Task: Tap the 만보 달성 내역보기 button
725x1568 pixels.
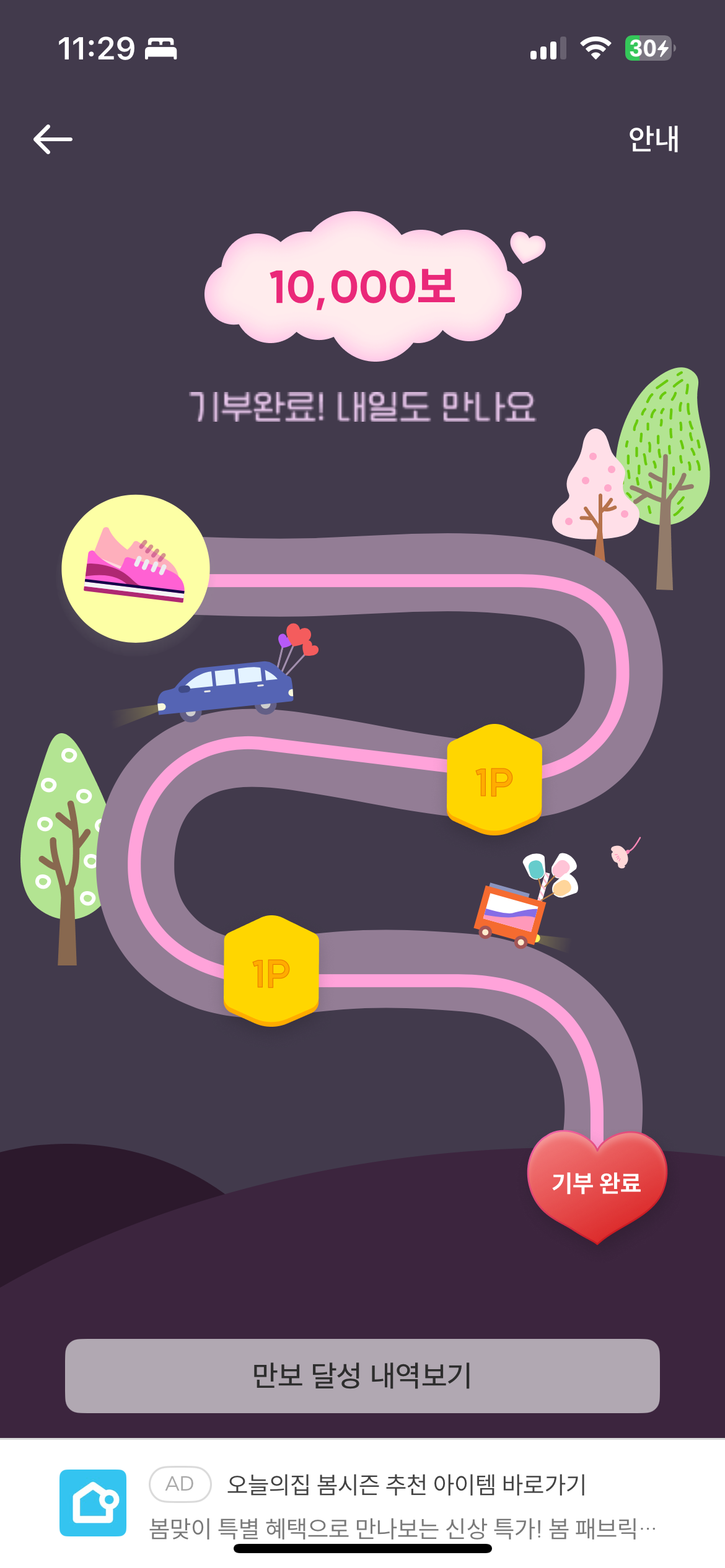Action: pos(362,1375)
